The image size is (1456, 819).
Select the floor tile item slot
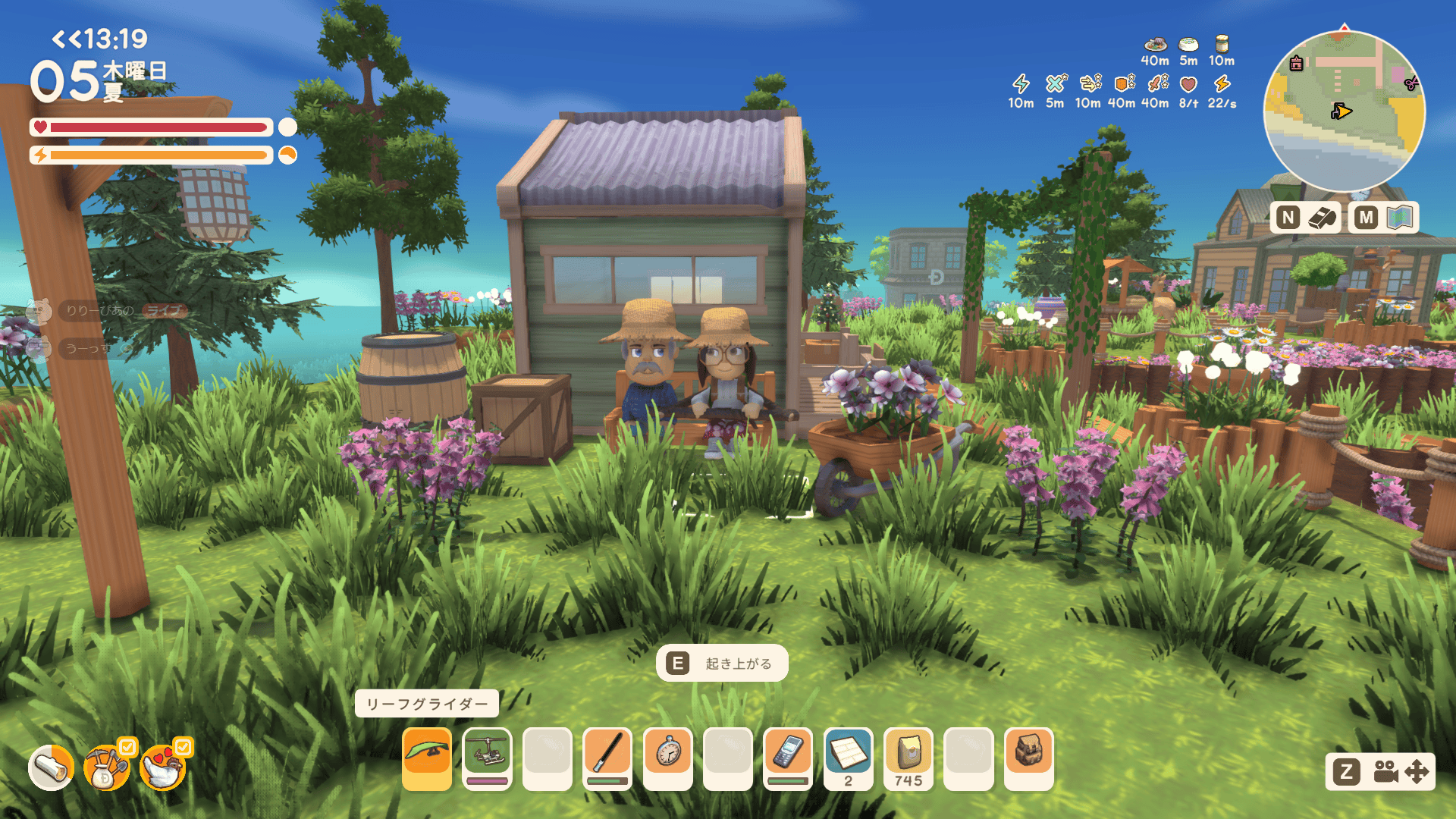849,757
